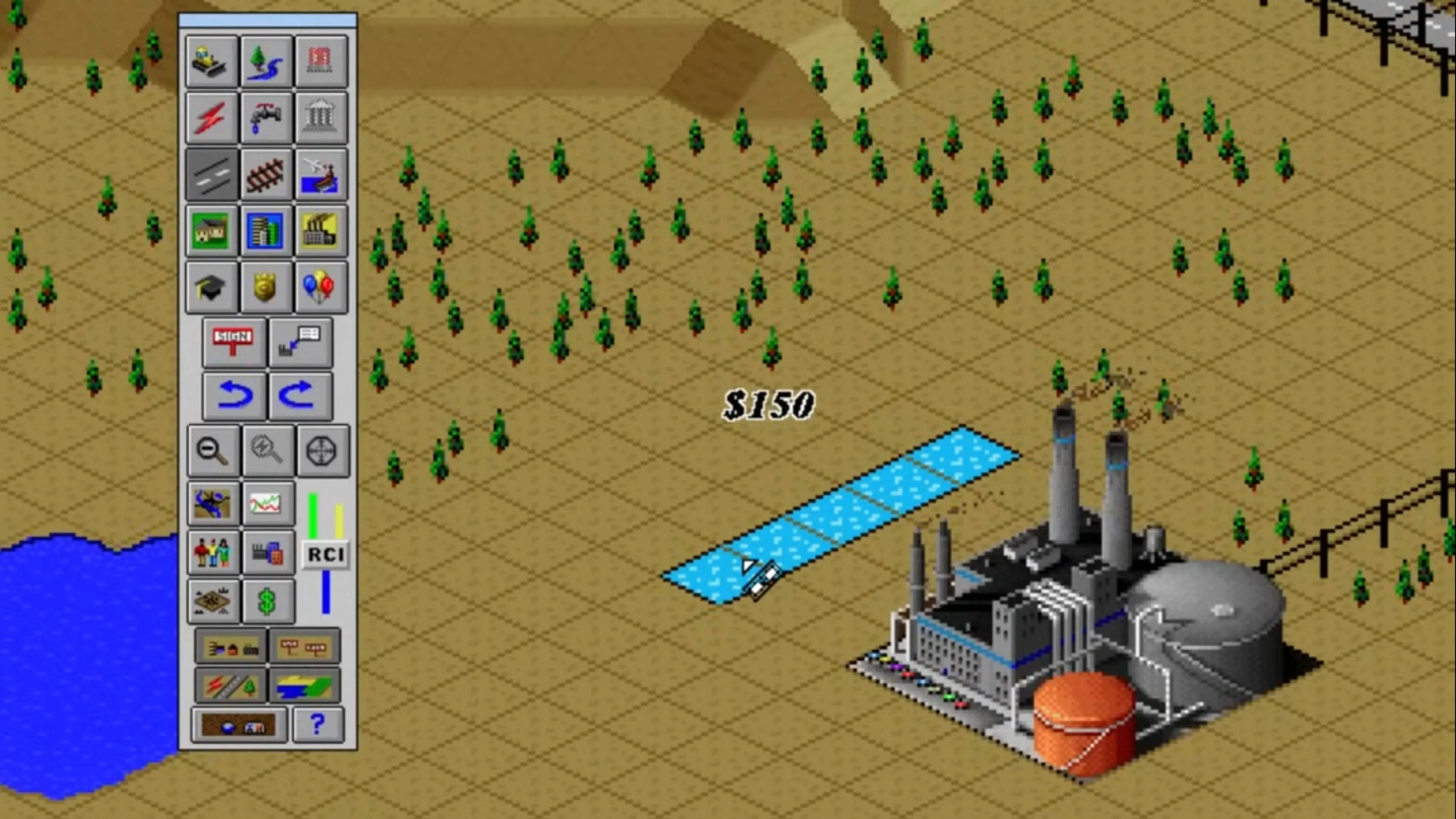1456x819 pixels.
Task: Select the green residential zone tool
Action: pyautogui.click(x=212, y=231)
